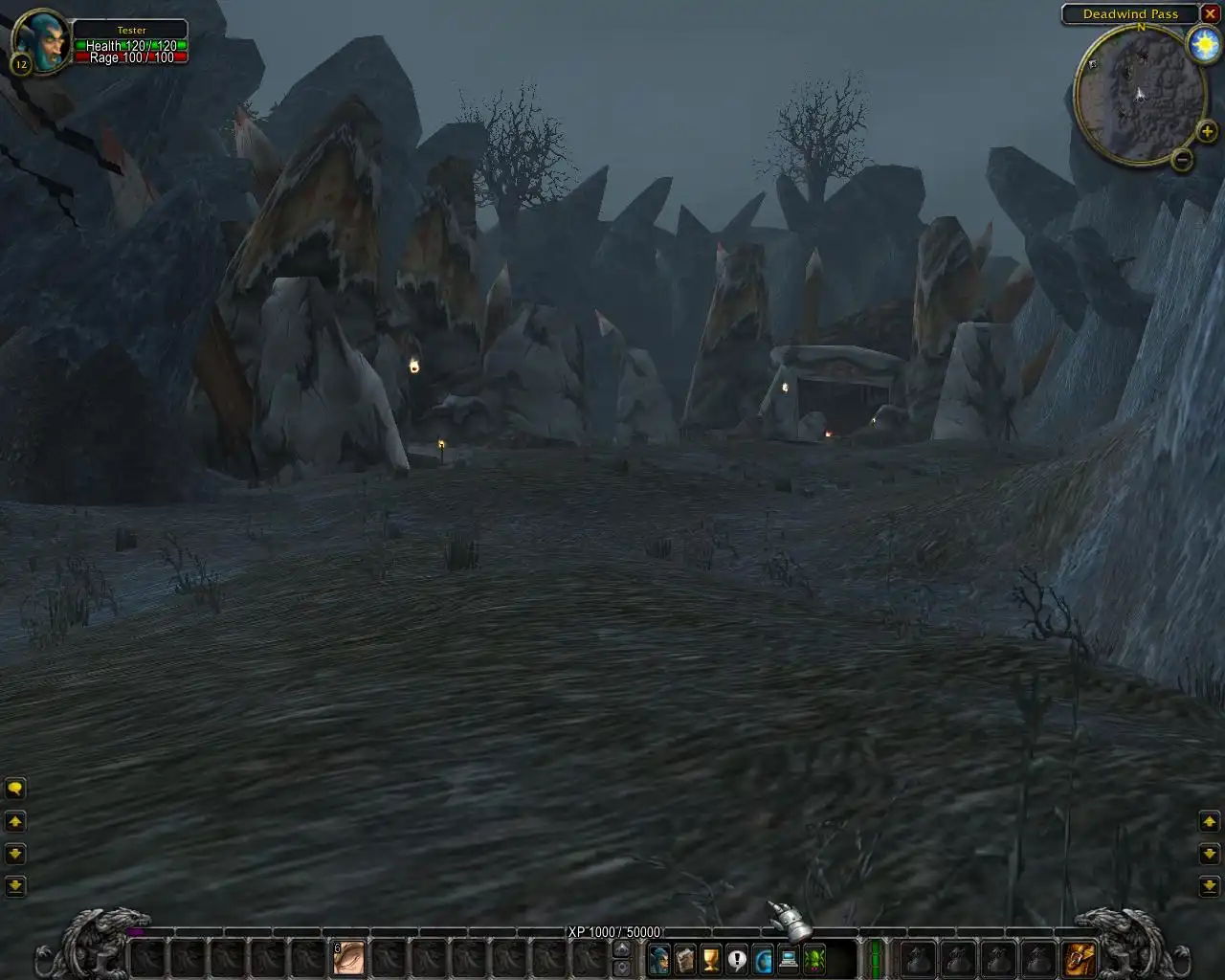This screenshot has width=1225, height=980.
Task: Click the golden goblet micro button
Action: (711, 958)
